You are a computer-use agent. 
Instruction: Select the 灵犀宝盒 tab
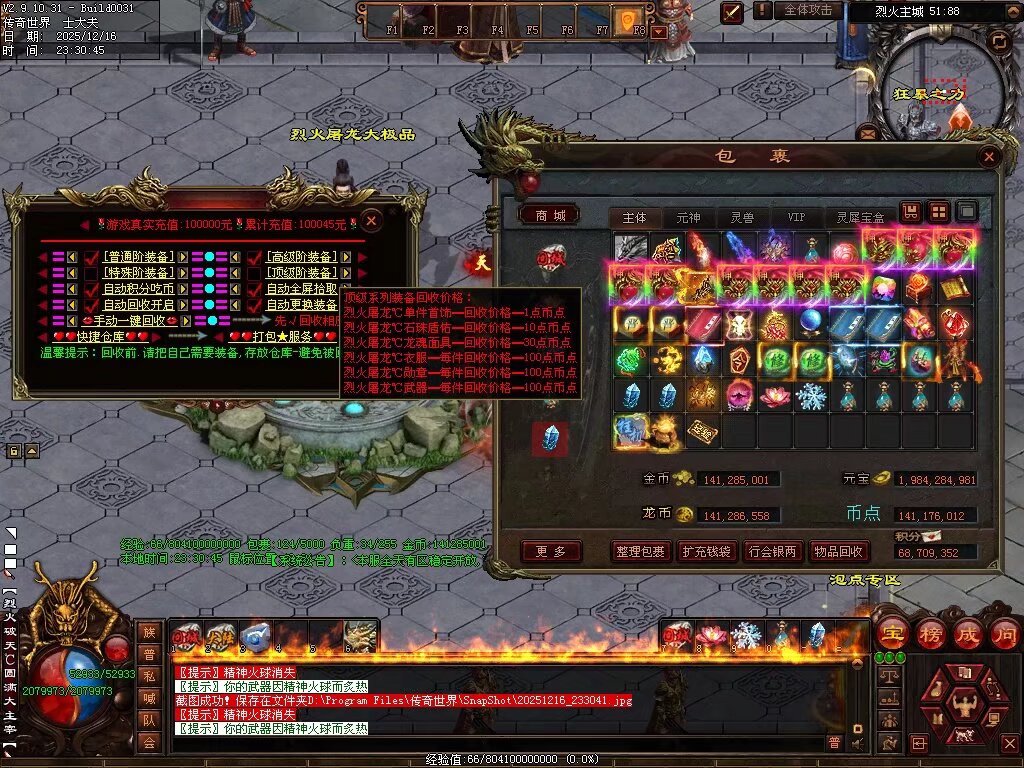pyautogui.click(x=860, y=217)
